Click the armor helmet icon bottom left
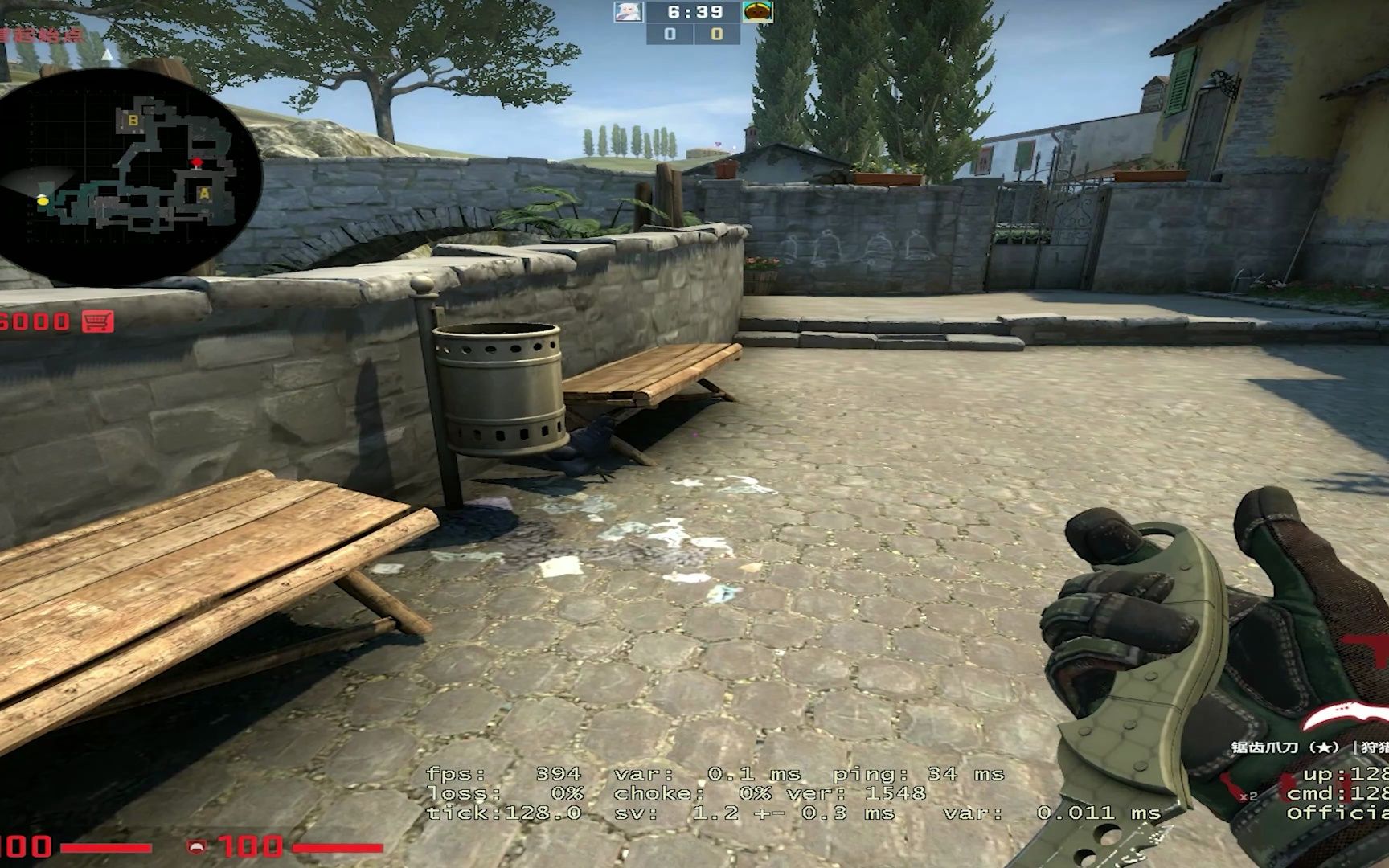This screenshot has height=868, width=1389. coord(197,845)
